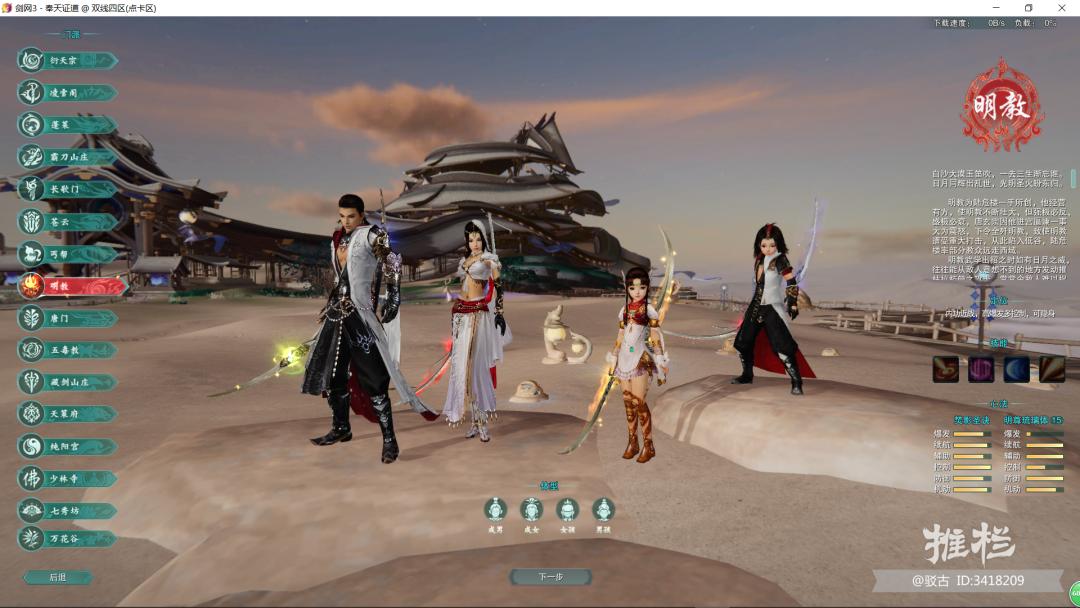
Task: Click the 后退 back button
Action: (58, 577)
